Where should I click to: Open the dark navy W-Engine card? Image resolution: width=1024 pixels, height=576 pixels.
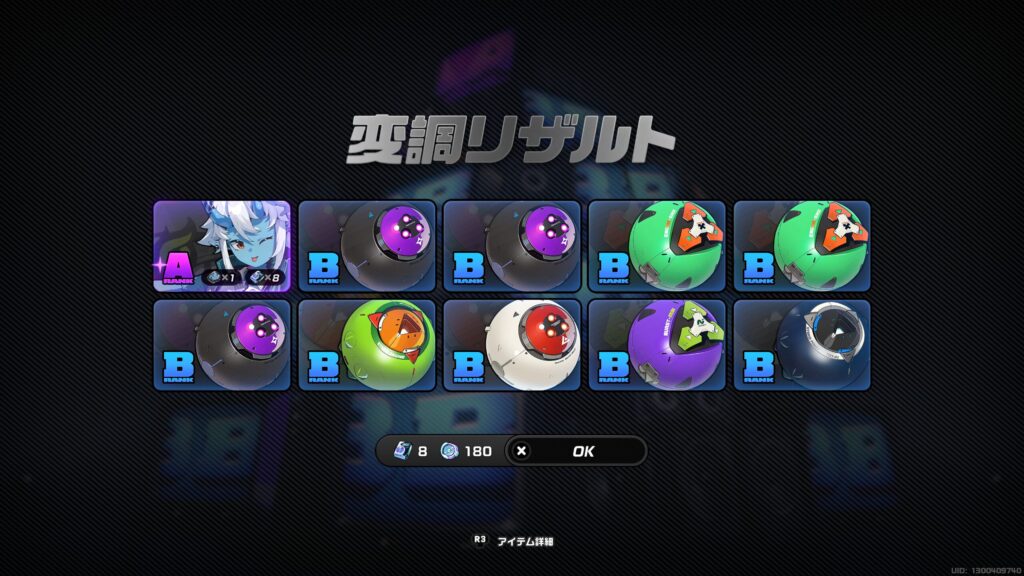coord(802,345)
